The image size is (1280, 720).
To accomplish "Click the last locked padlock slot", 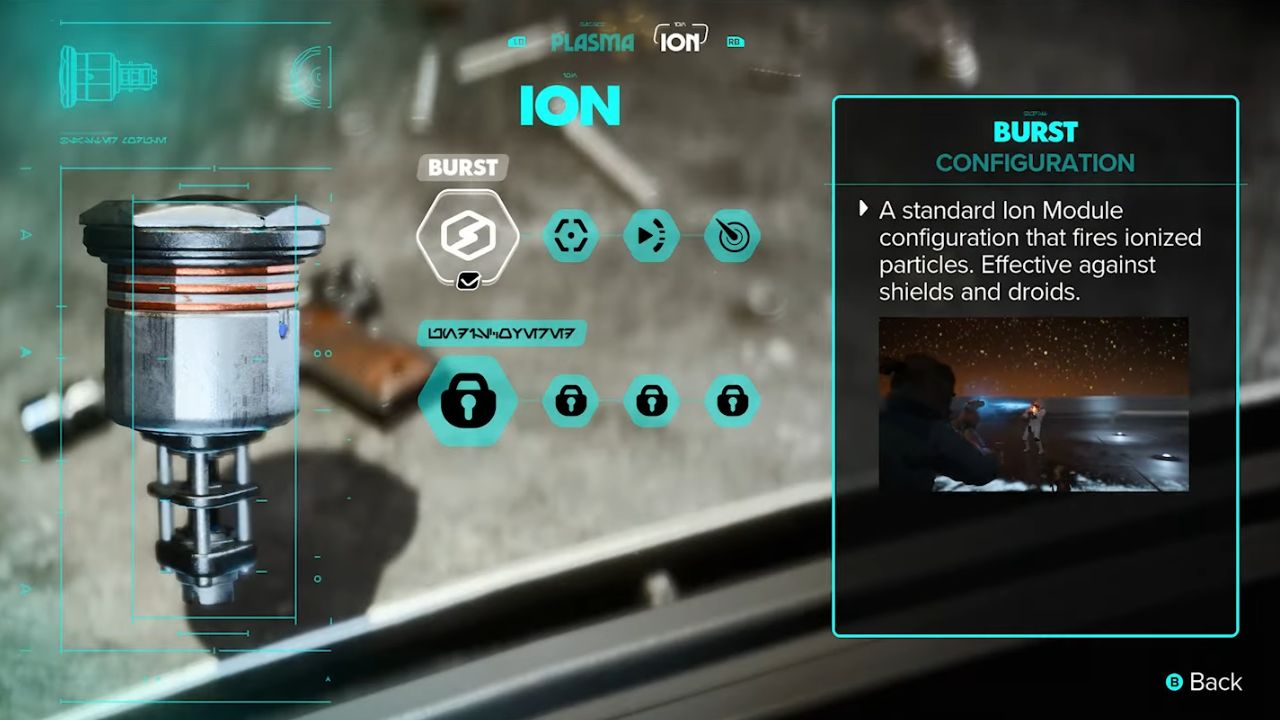I will tap(732, 398).
